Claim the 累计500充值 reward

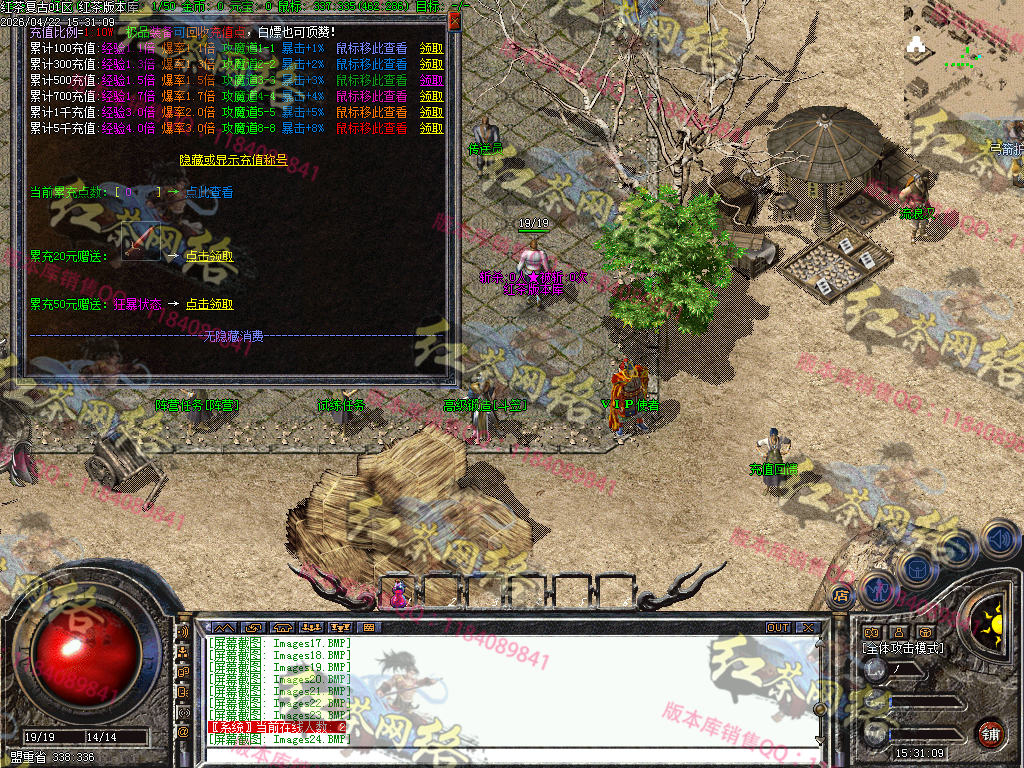tap(431, 80)
